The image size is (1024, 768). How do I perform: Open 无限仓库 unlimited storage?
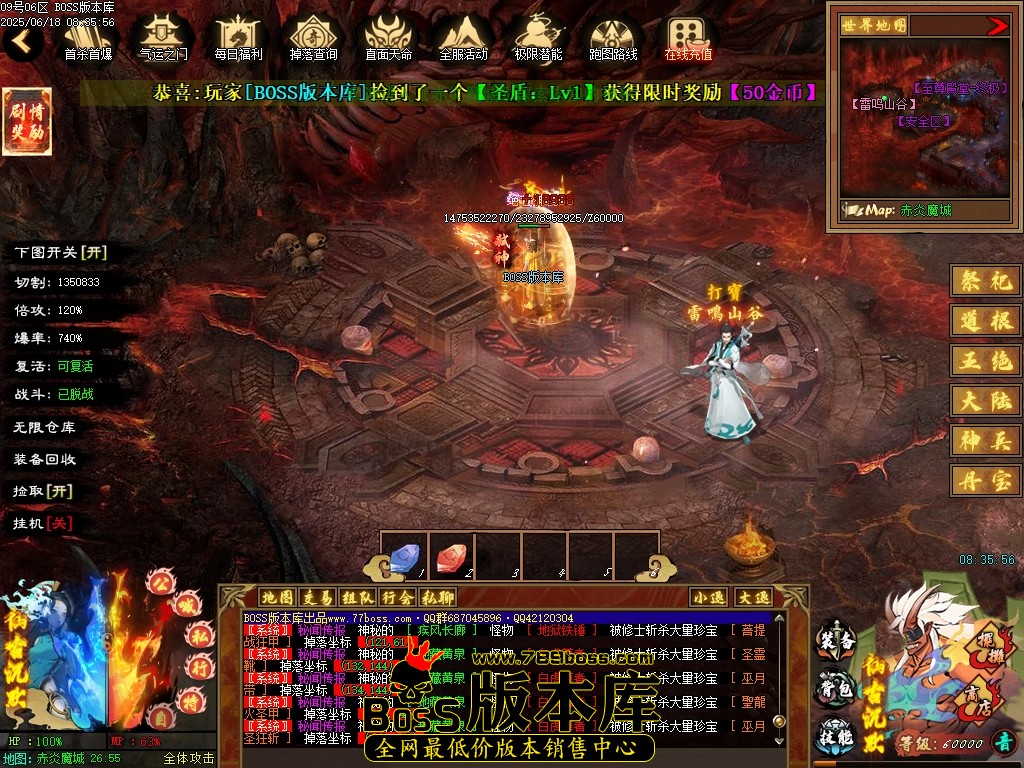click(44, 427)
